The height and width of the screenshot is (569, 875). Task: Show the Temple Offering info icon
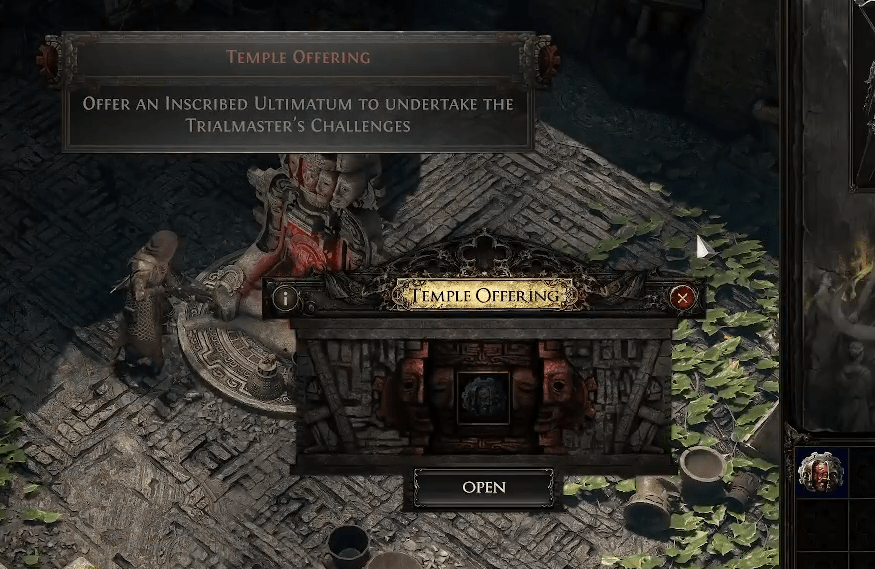coord(286,297)
